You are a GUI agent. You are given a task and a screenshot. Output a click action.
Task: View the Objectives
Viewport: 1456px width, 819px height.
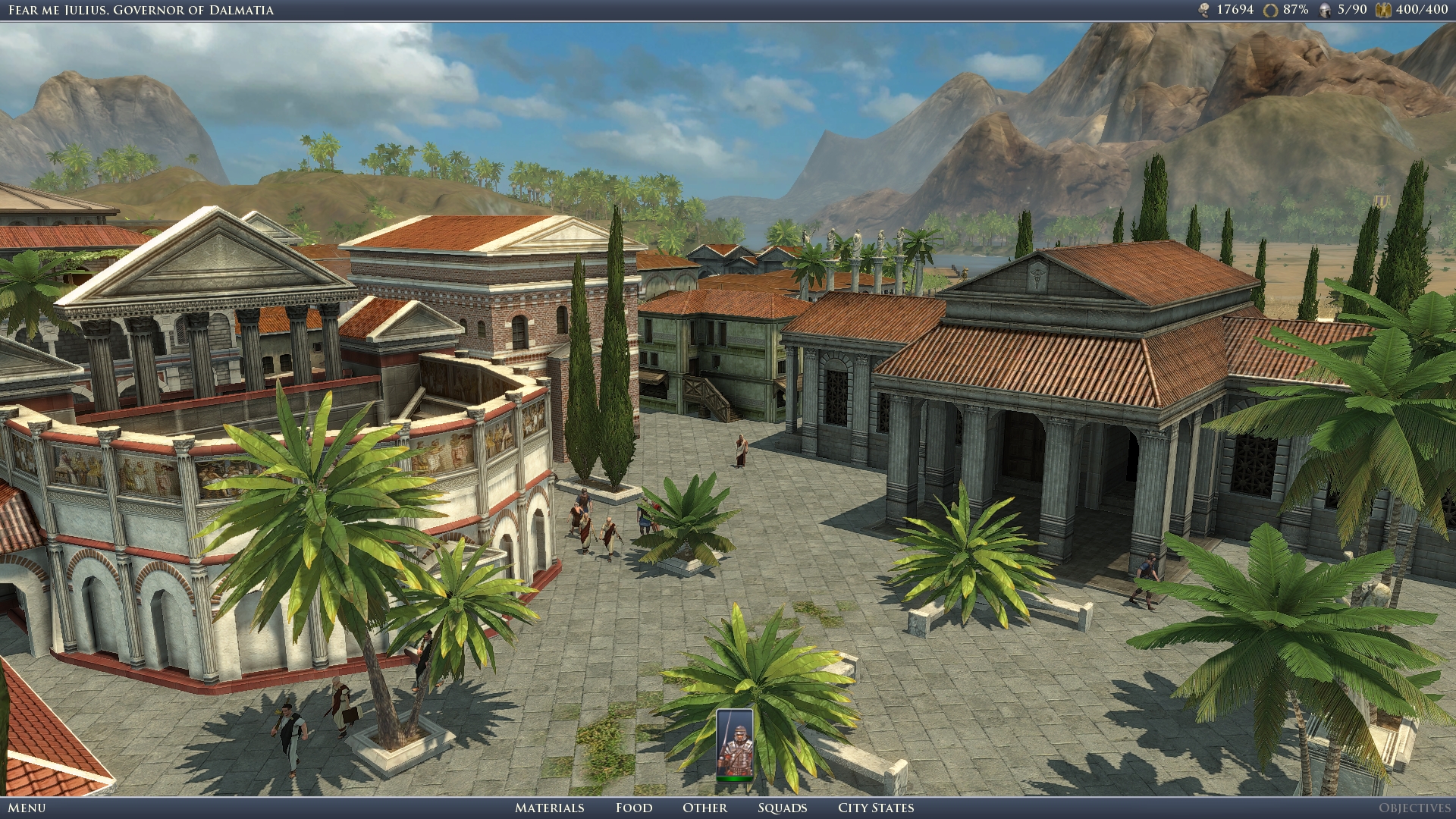point(1414,808)
